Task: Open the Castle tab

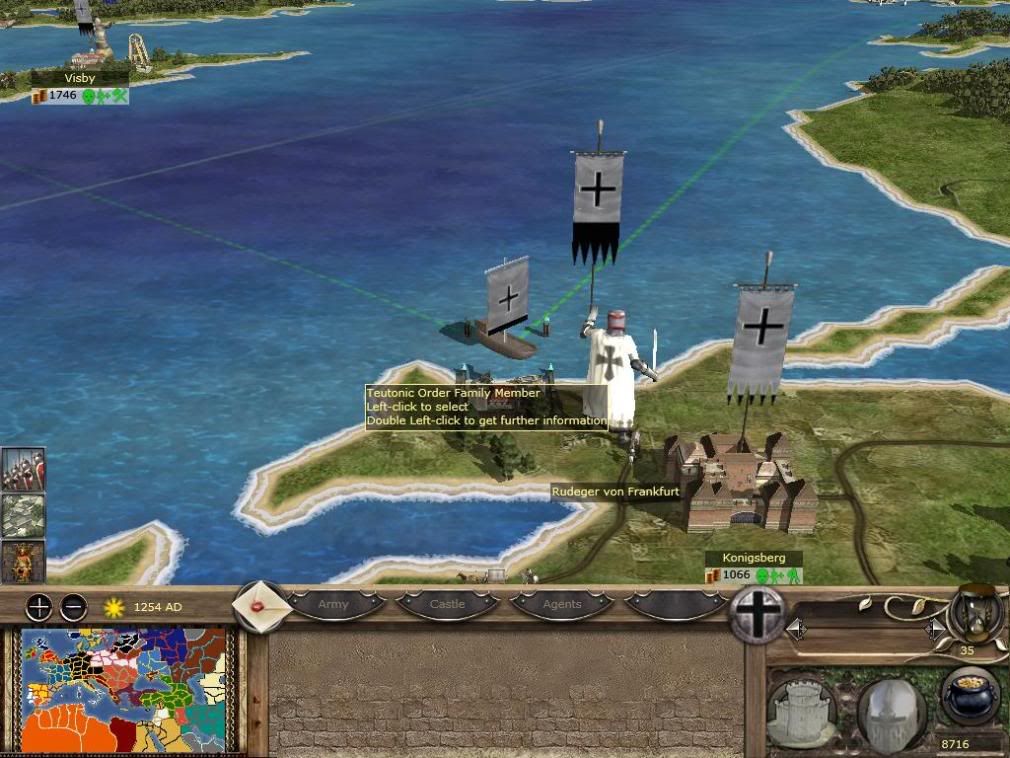Action: (x=447, y=605)
